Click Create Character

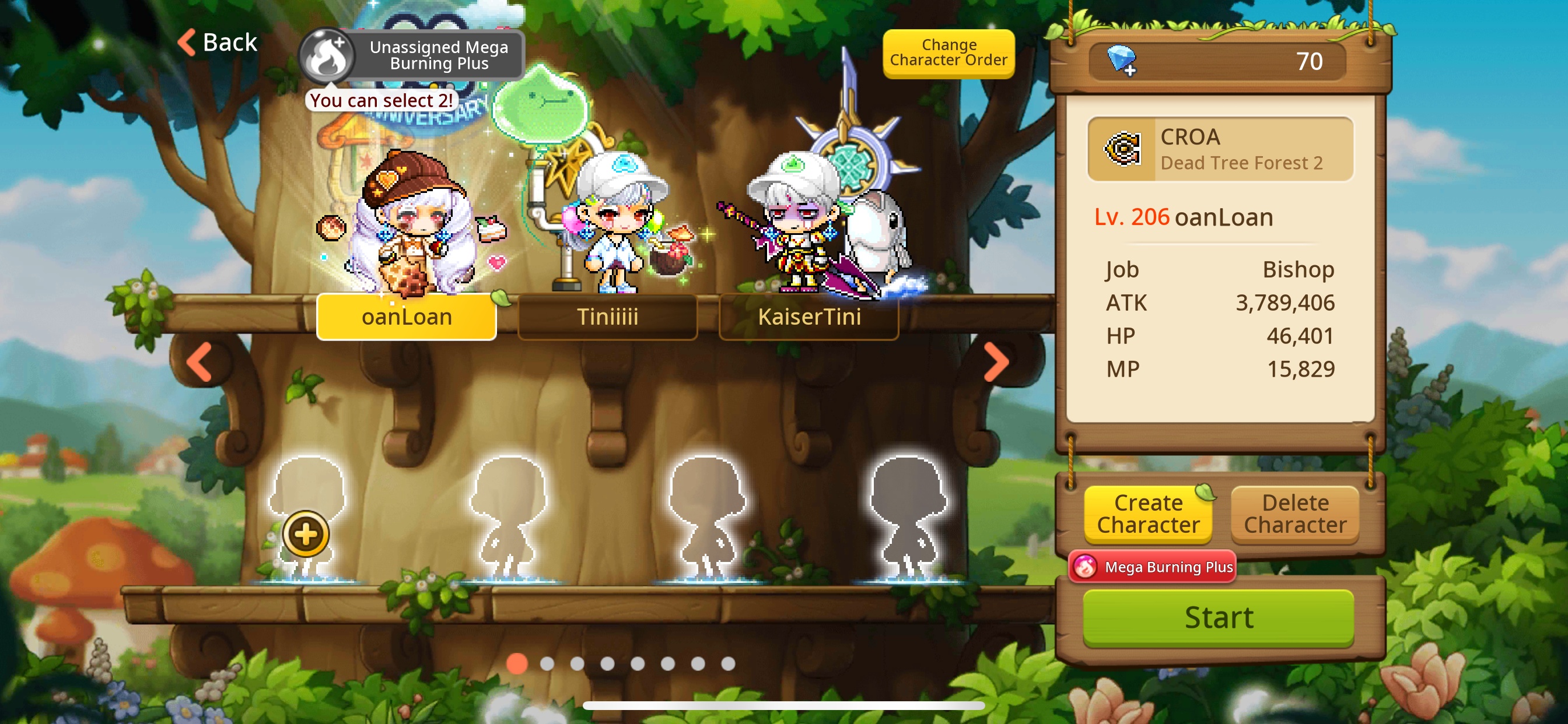click(1149, 514)
